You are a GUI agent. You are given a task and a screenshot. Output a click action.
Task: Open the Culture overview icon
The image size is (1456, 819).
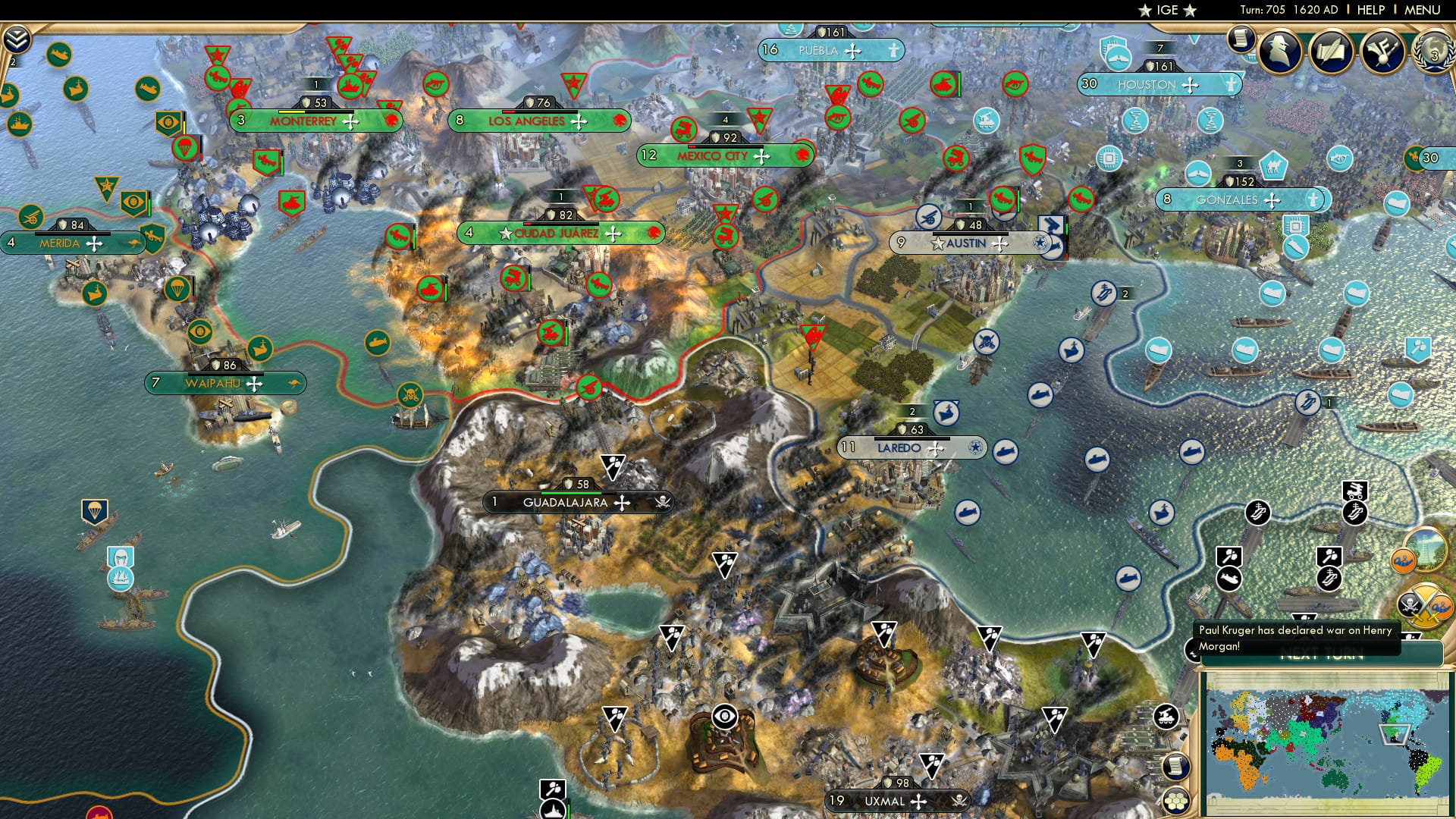(1382, 51)
